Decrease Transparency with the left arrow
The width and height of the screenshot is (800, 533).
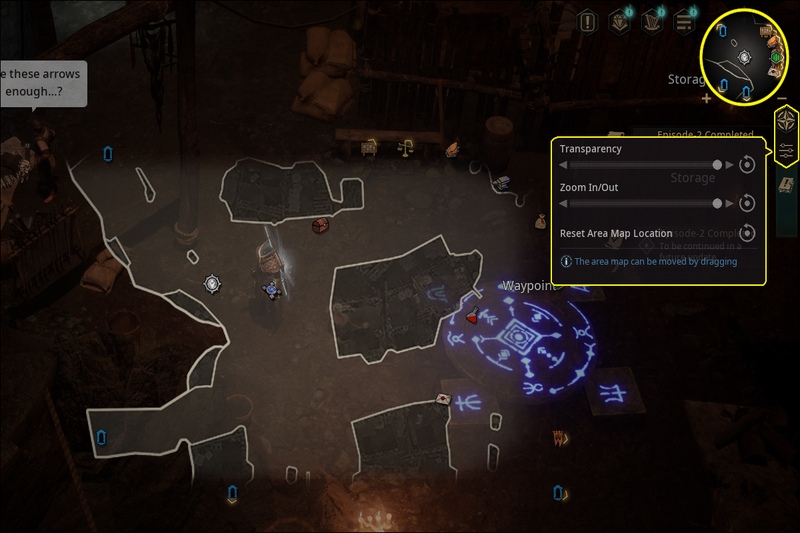point(563,165)
